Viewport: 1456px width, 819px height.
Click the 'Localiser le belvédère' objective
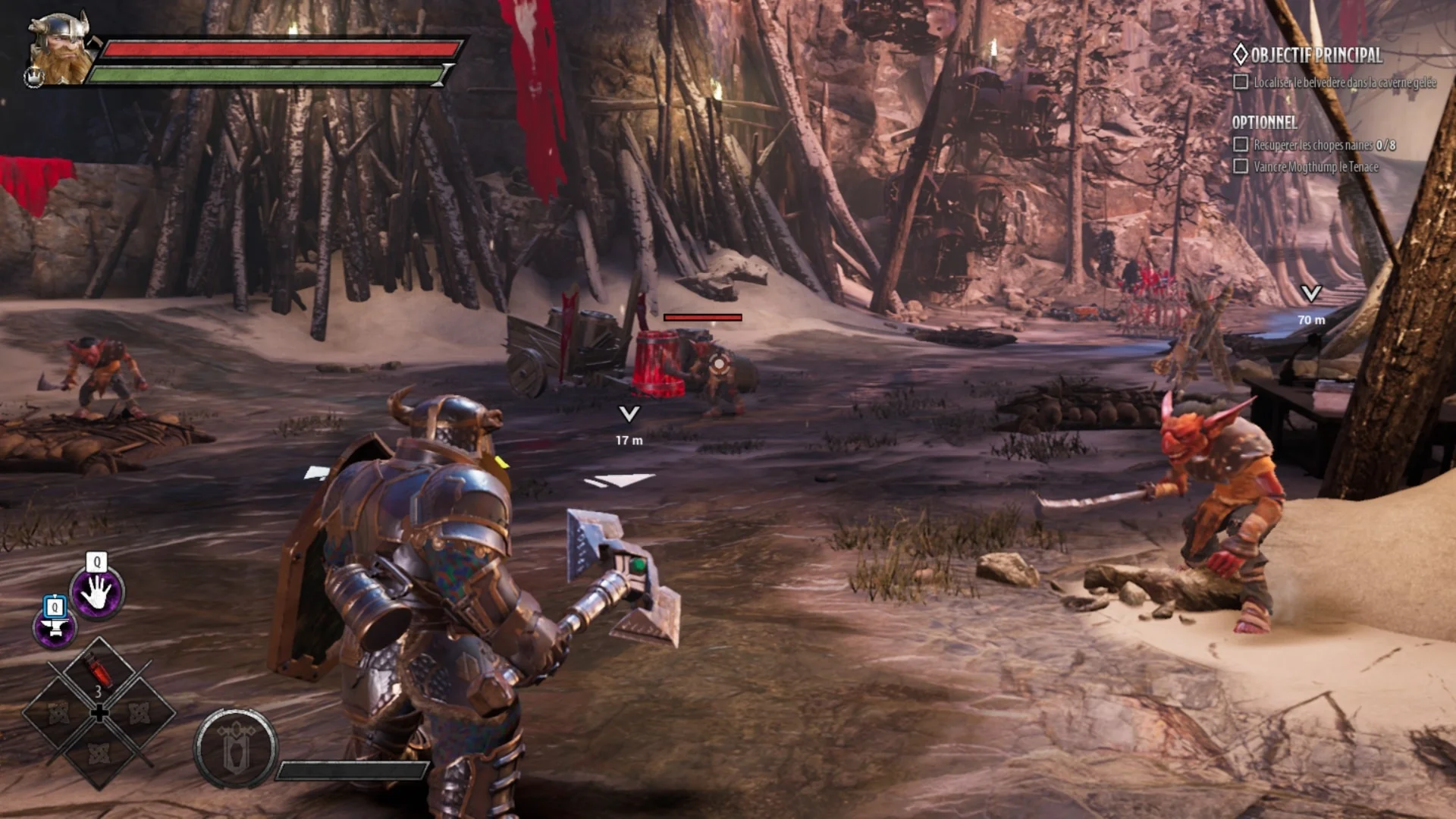(1344, 82)
